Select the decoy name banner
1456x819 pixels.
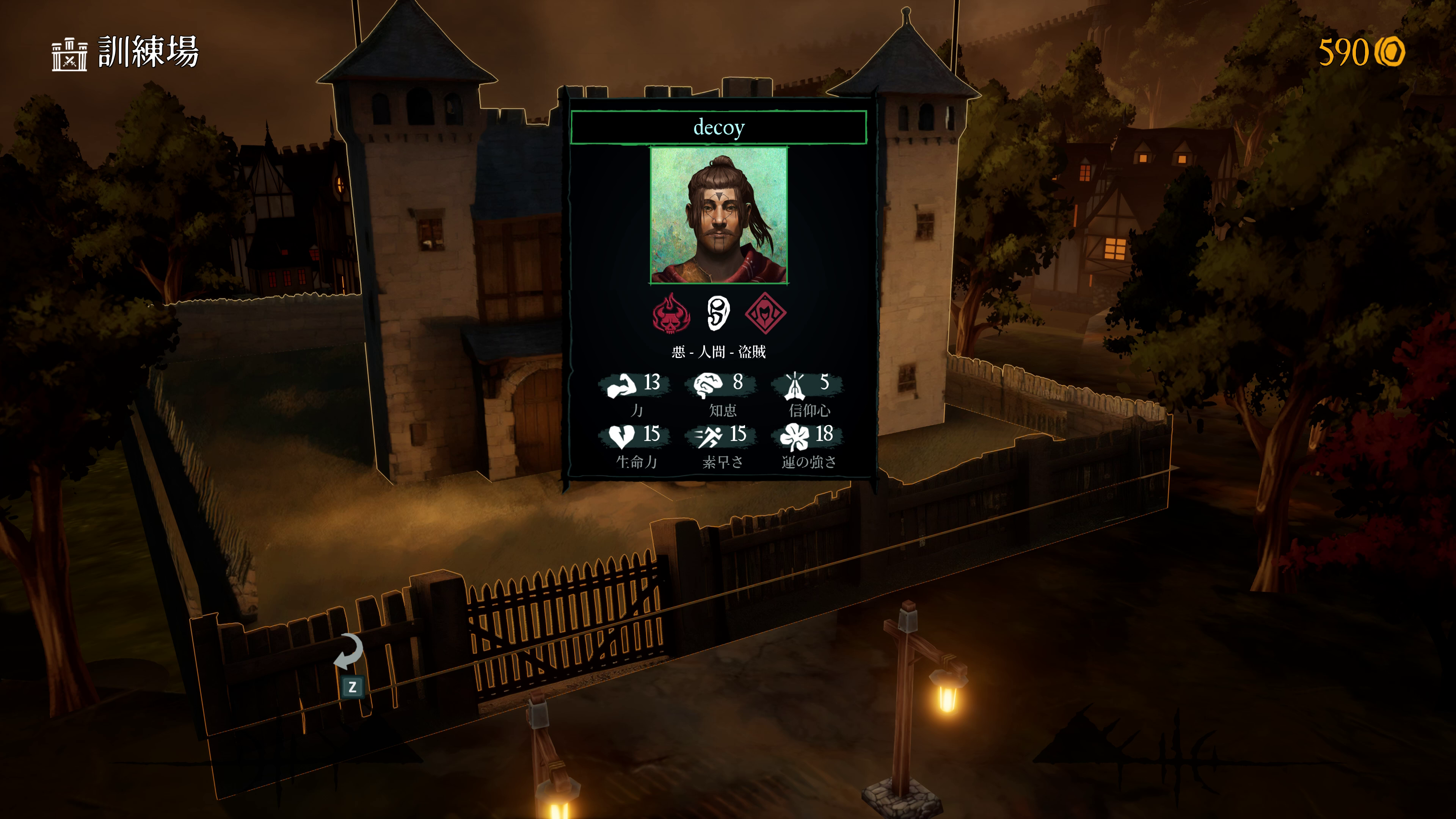coord(719,127)
